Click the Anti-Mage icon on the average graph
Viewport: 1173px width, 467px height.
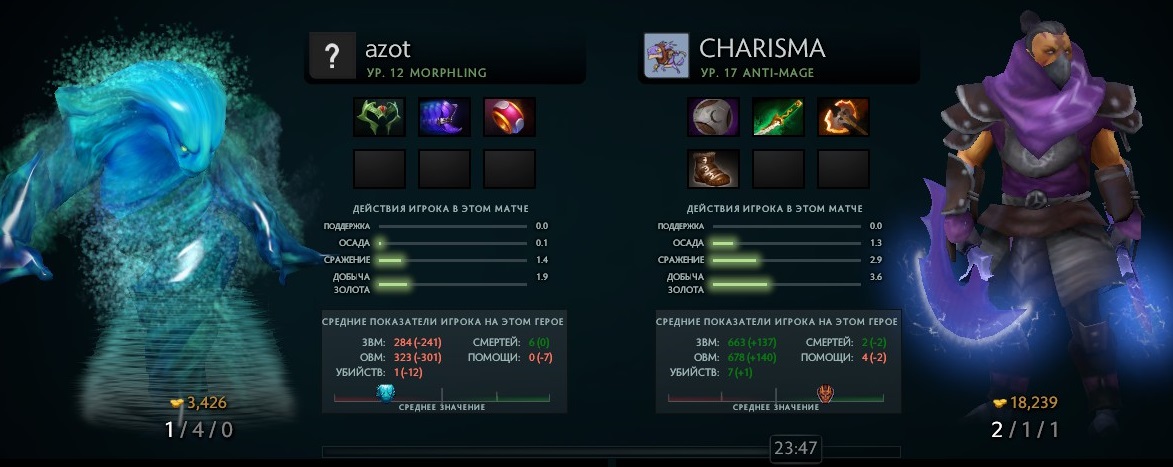[x=826, y=393]
